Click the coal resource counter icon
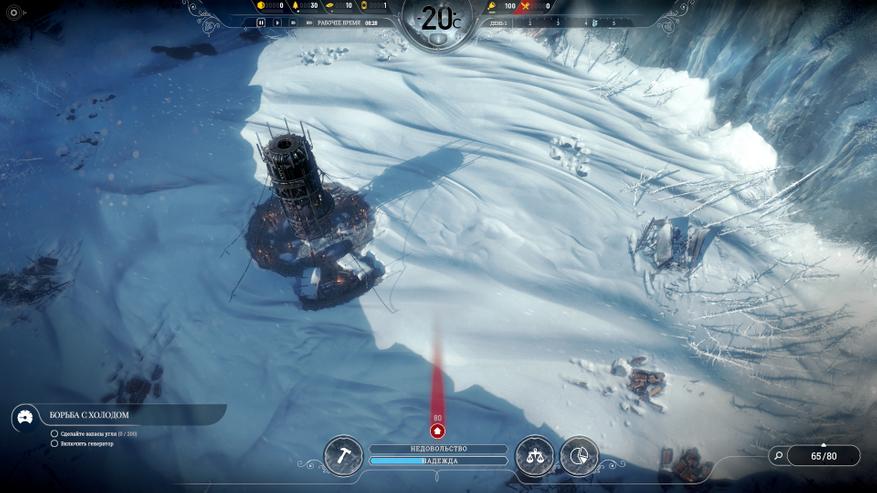 [x=262, y=6]
